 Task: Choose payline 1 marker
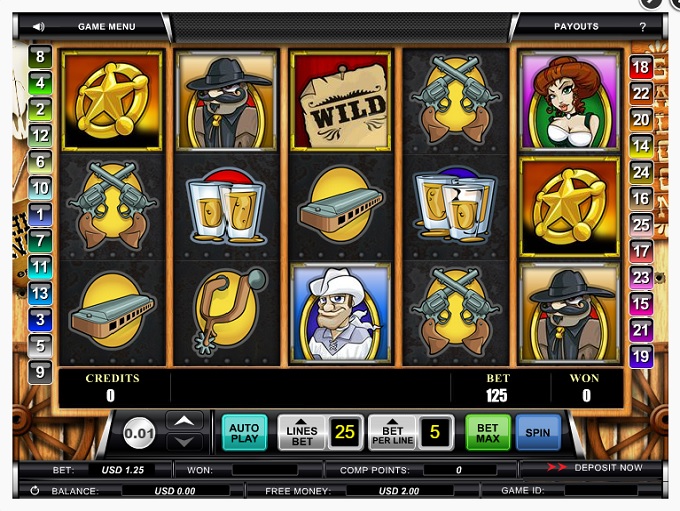(x=40, y=213)
